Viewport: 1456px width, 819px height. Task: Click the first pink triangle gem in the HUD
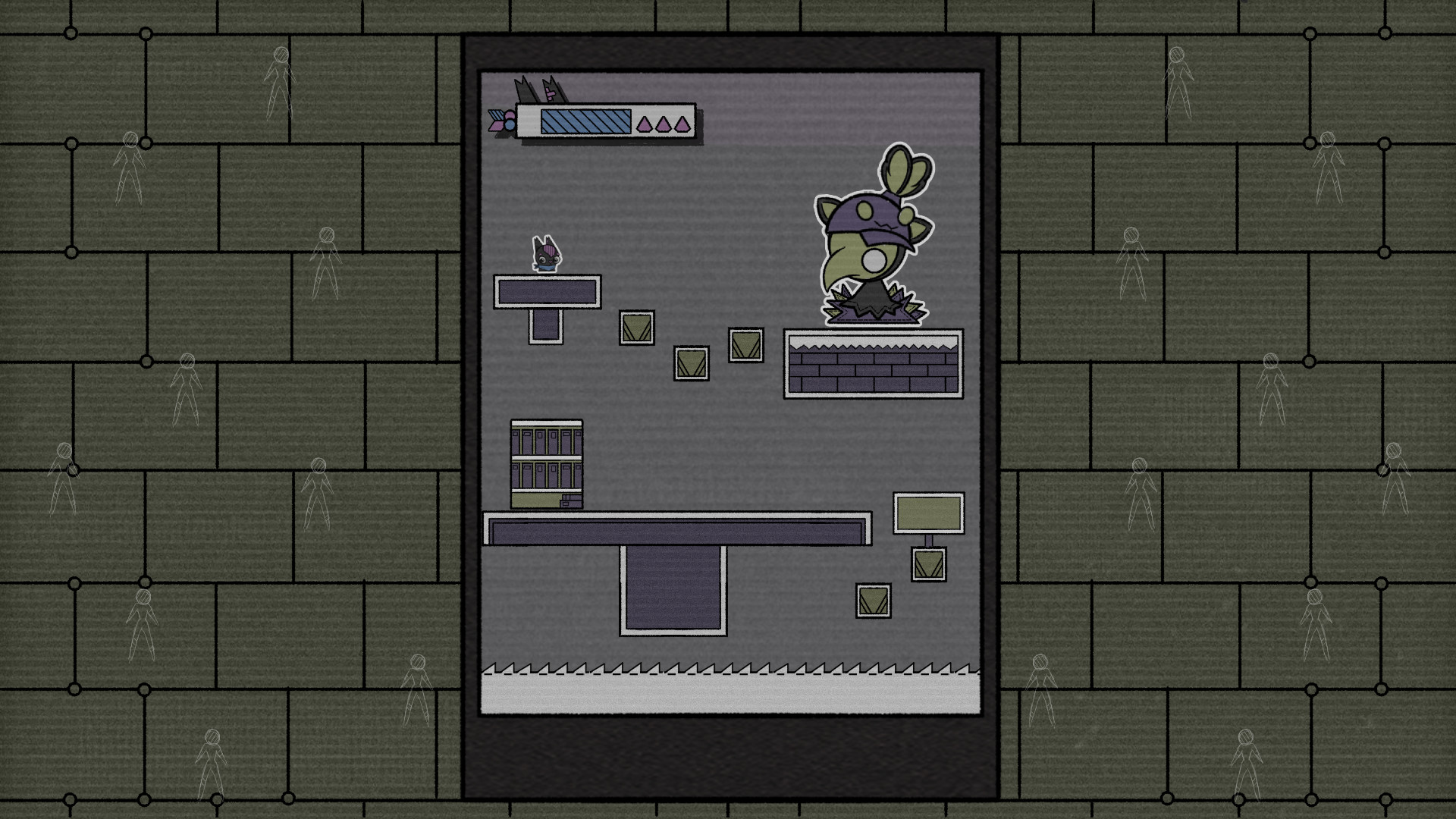pos(644,124)
